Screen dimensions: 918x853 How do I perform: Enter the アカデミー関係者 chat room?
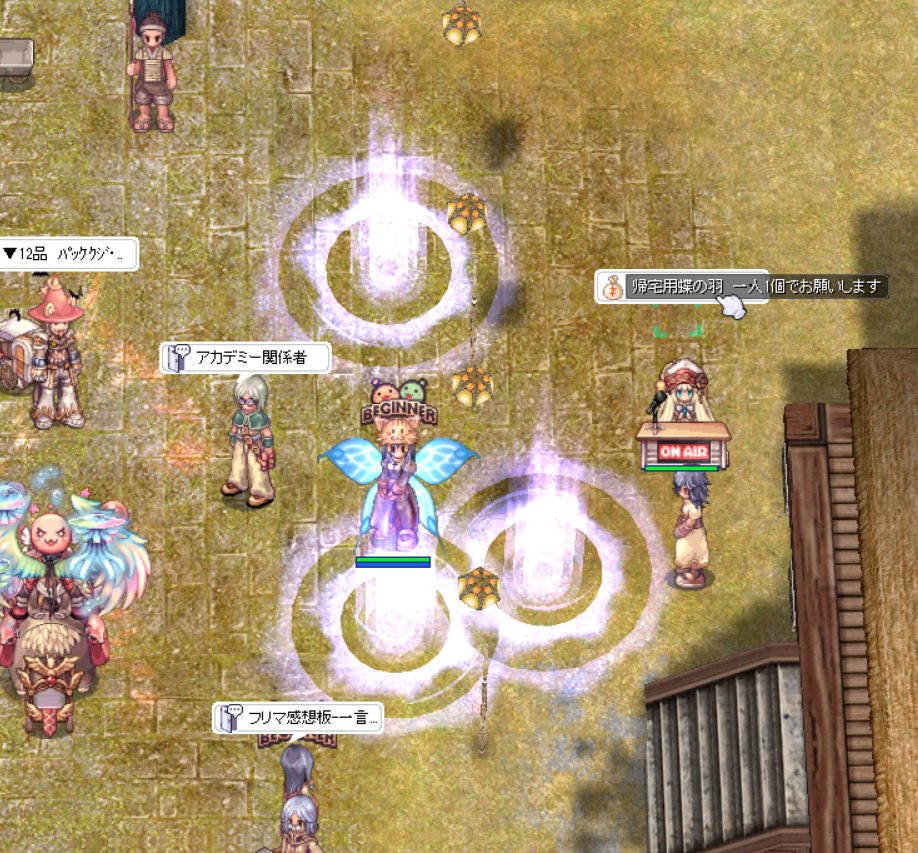(x=246, y=358)
